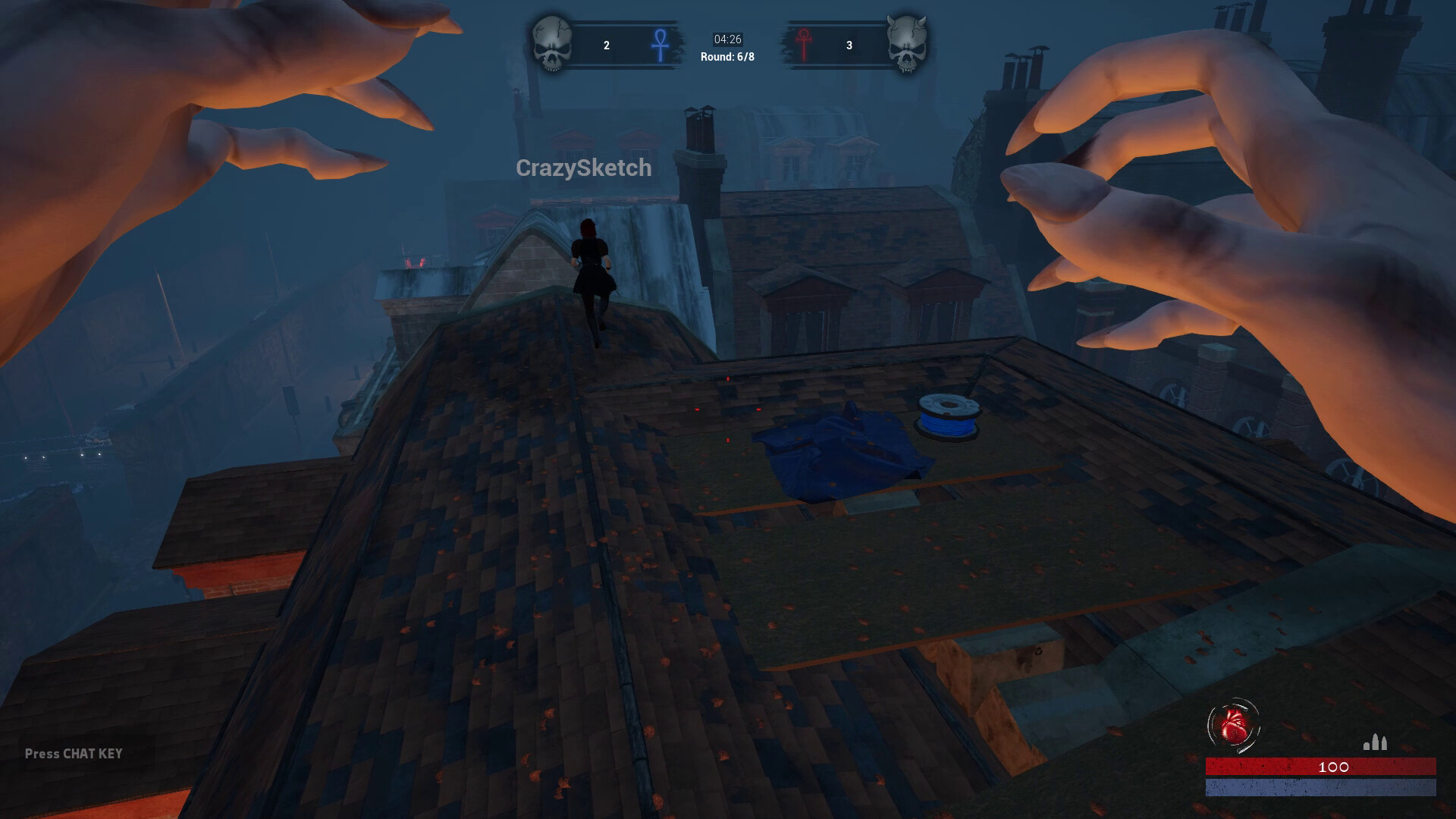This screenshot has height=819, width=1456.
Task: Click the Press CHAT KEY prompt
Action: coord(74,754)
